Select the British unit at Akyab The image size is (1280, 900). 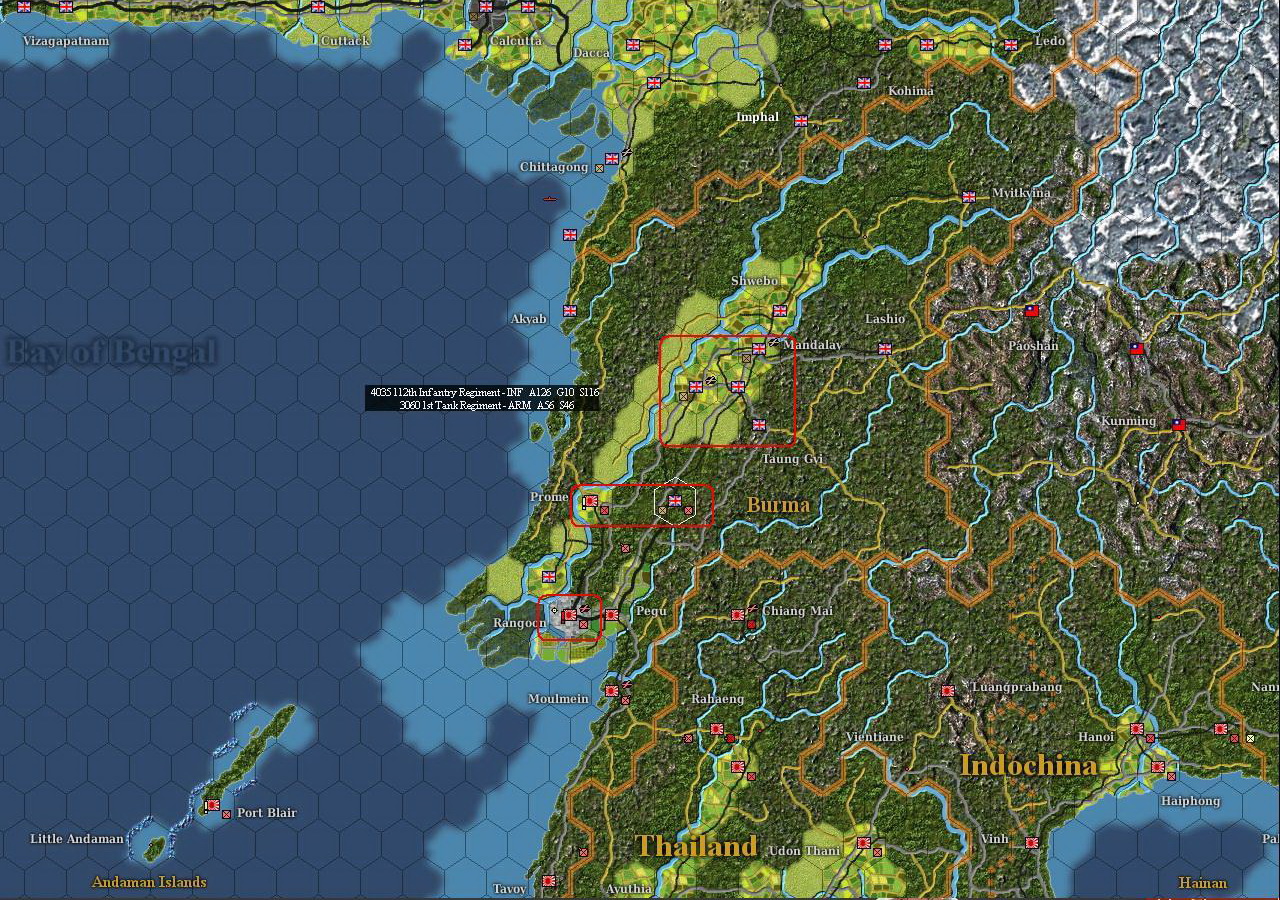[x=570, y=310]
